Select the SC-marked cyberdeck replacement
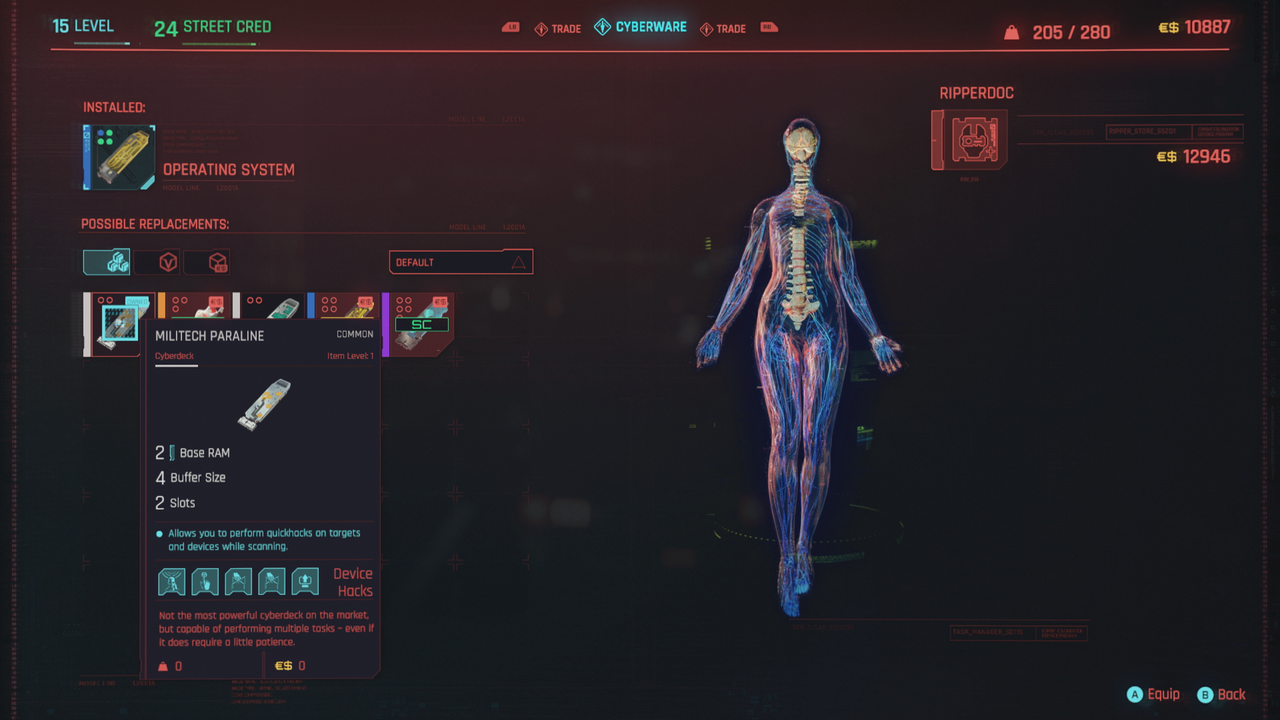The height and width of the screenshot is (720, 1280). coord(420,320)
